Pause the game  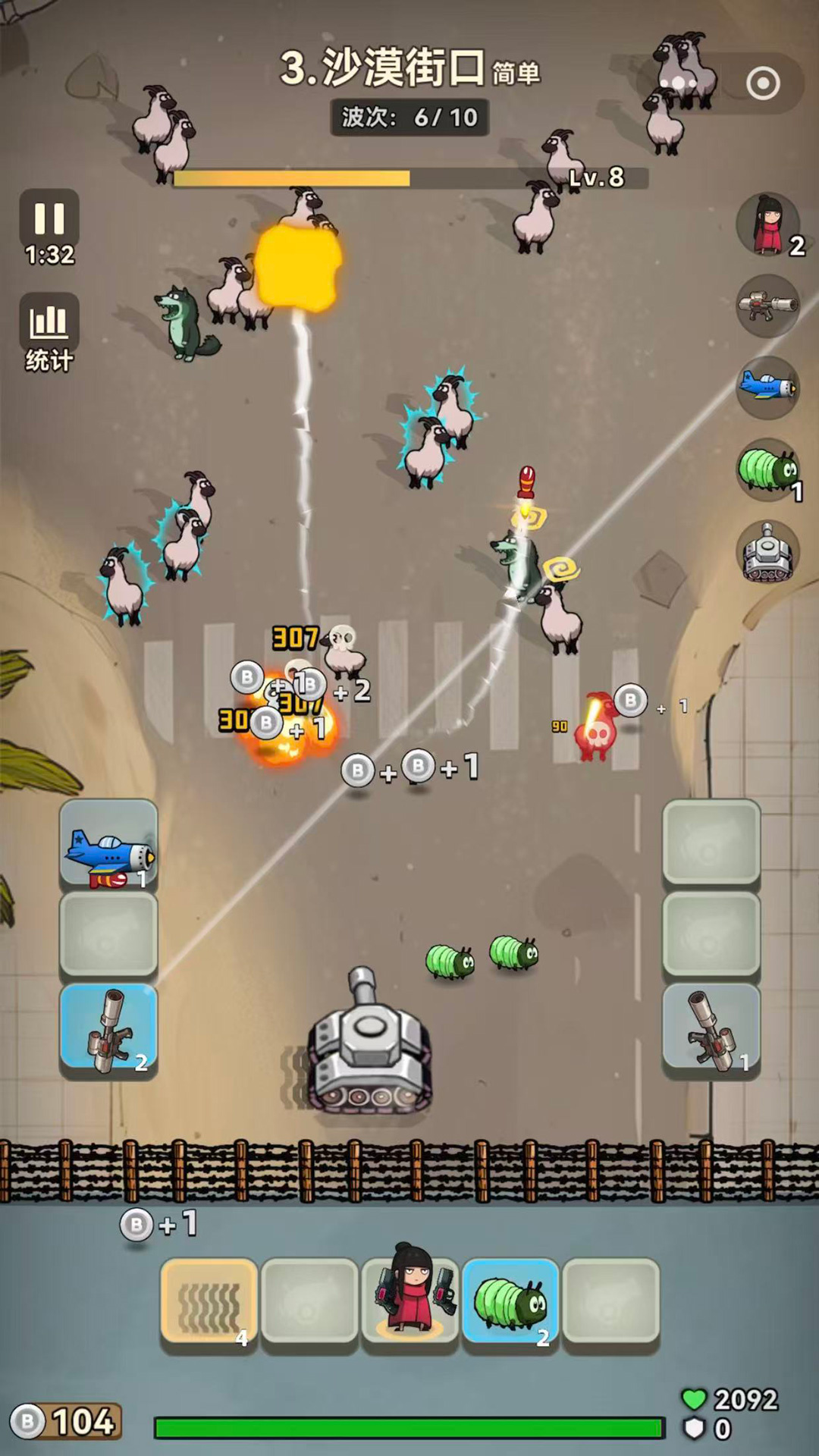pyautogui.click(x=49, y=219)
